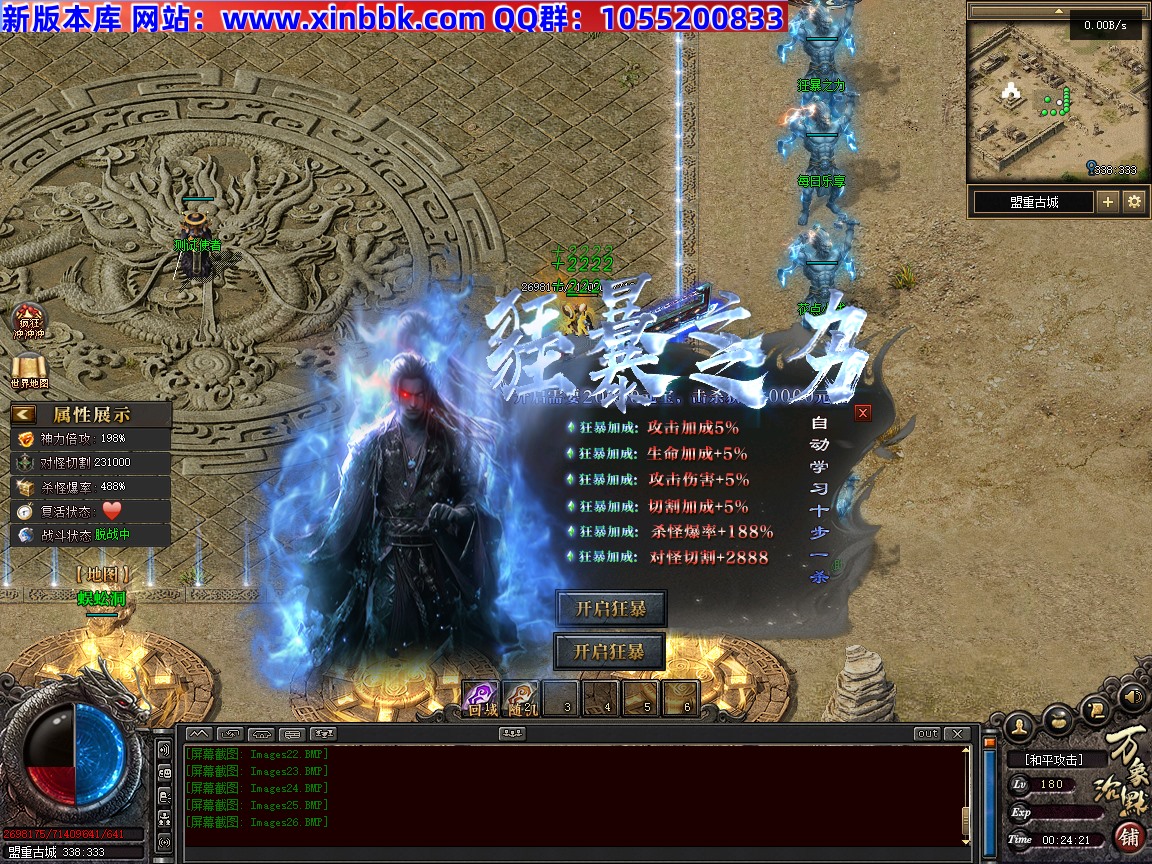Click the minimap of 盟重古城
This screenshot has height=864, width=1152.
[1053, 100]
